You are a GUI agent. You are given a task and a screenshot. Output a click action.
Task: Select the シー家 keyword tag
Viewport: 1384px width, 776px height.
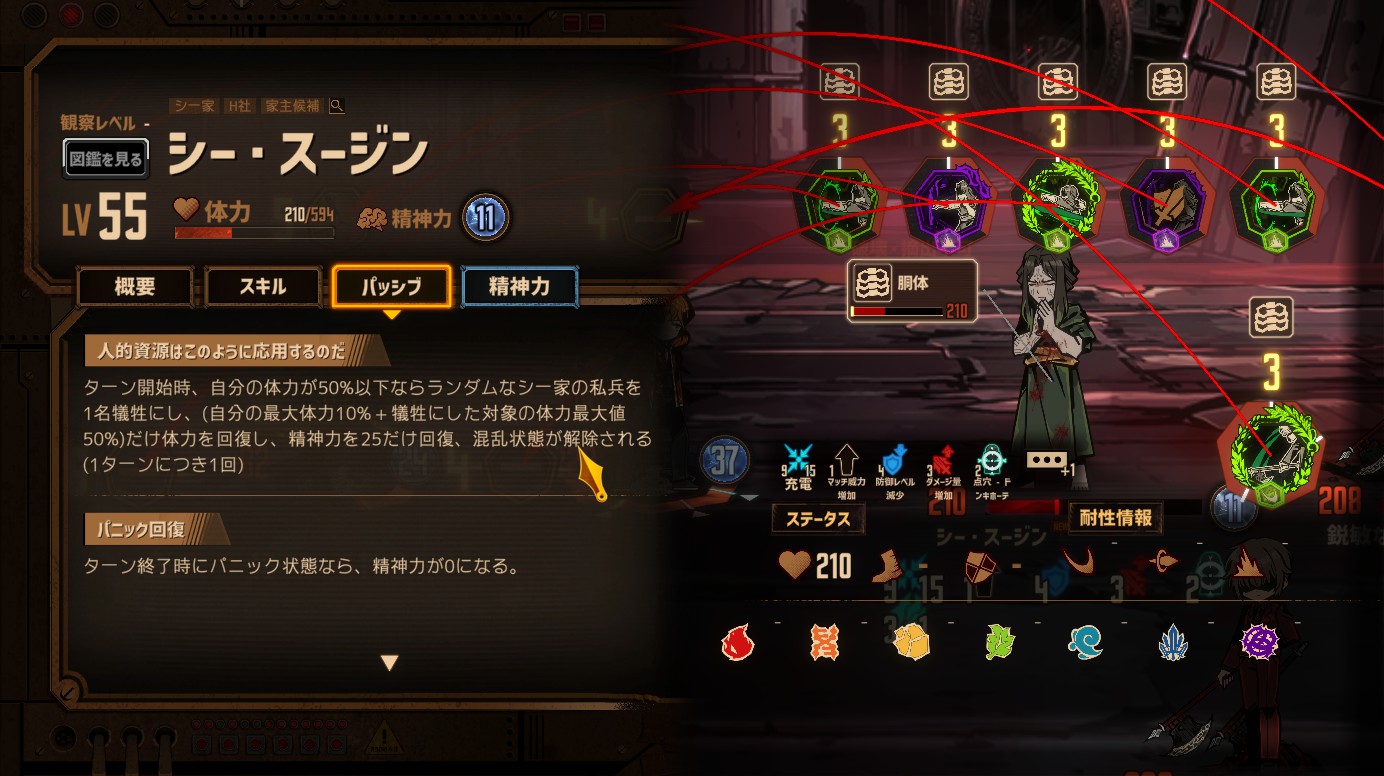(195, 106)
